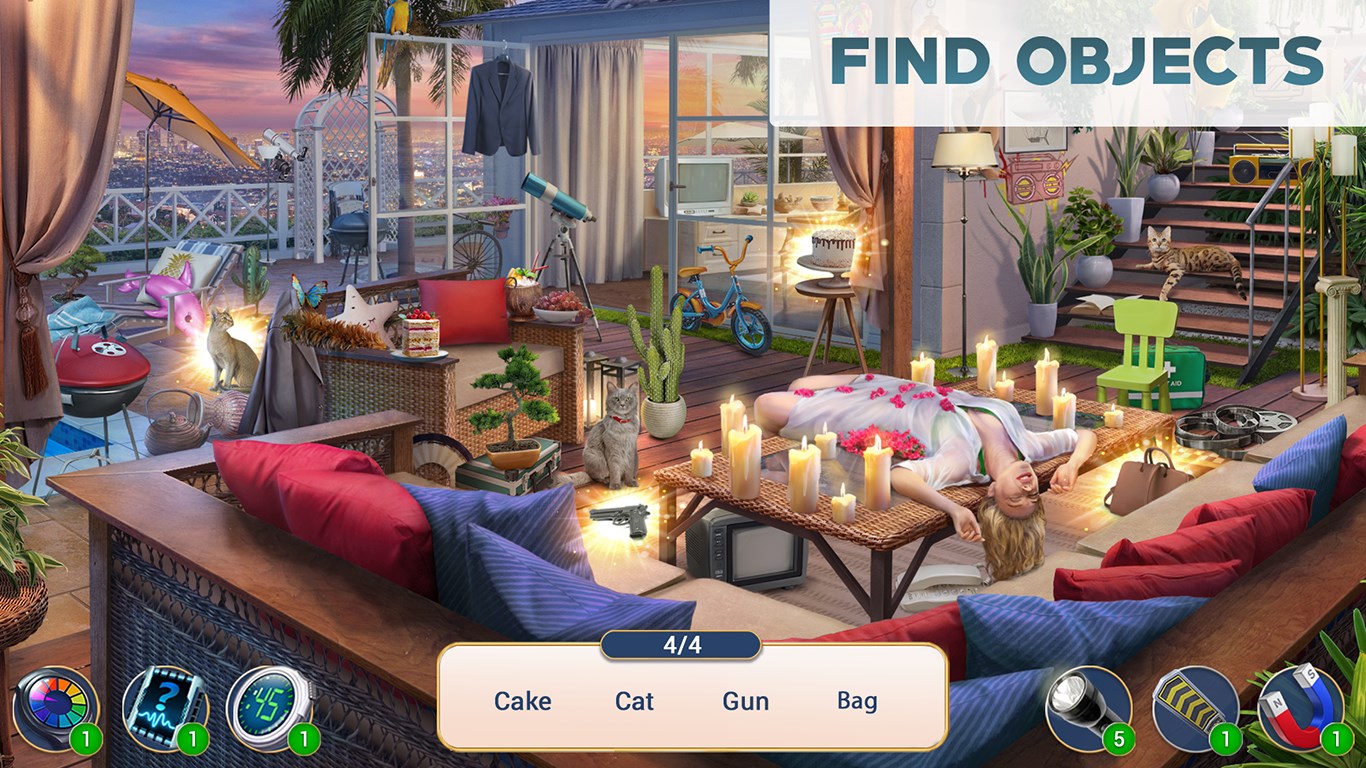Select 'Bag' in the word list
This screenshot has width=1366, height=768.
(x=862, y=701)
